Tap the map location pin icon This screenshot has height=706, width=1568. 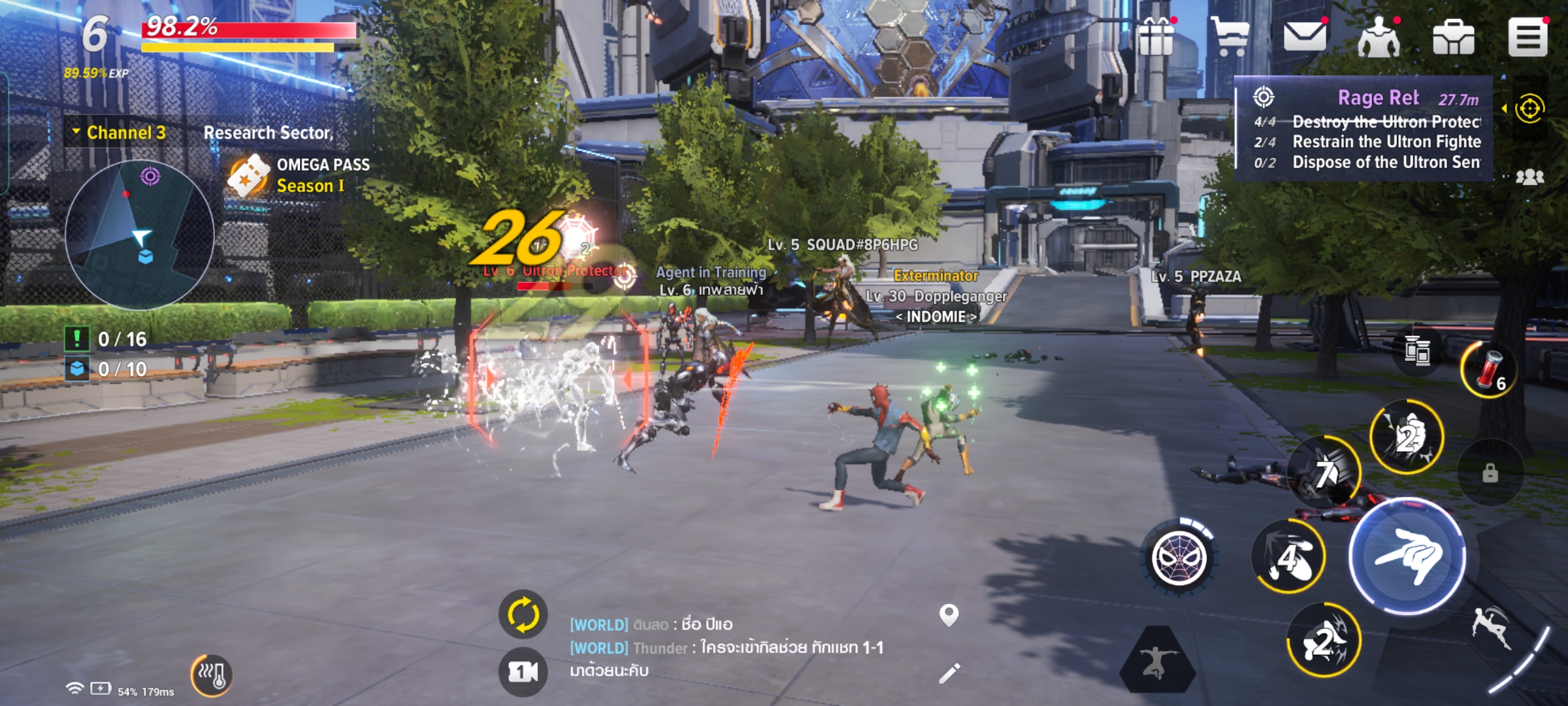pos(949,614)
